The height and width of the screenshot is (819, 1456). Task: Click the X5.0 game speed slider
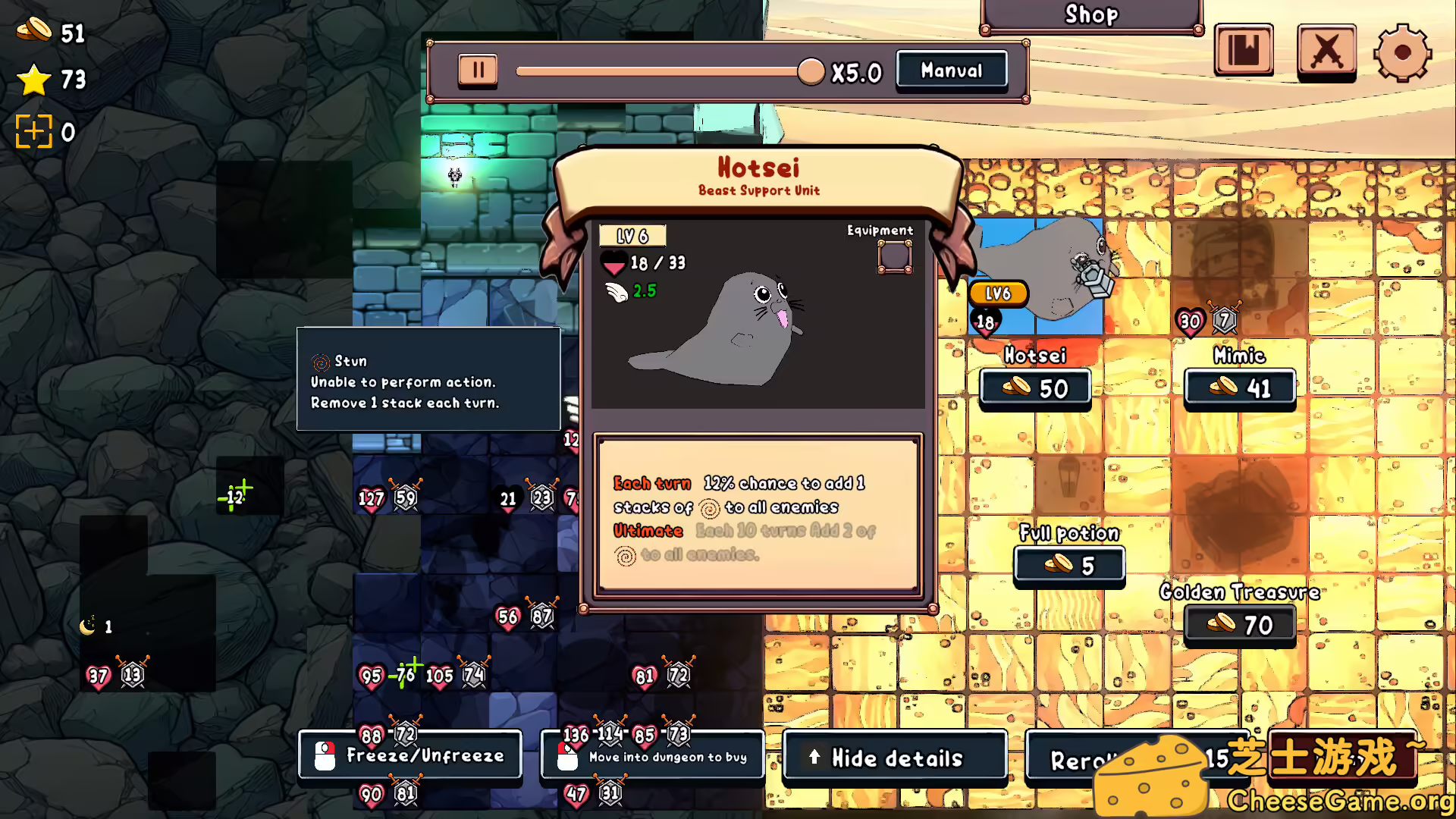(810, 71)
